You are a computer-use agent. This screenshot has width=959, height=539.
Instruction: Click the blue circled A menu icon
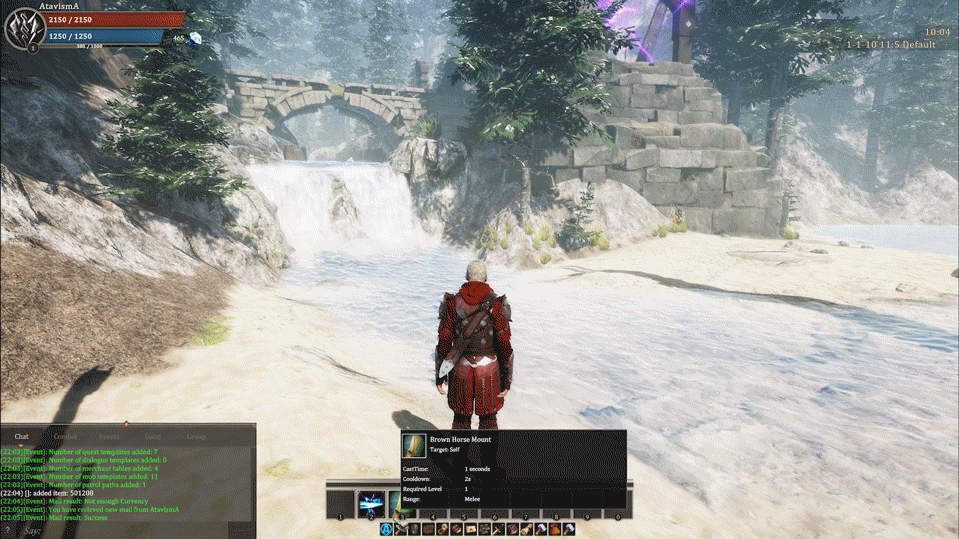[386, 529]
